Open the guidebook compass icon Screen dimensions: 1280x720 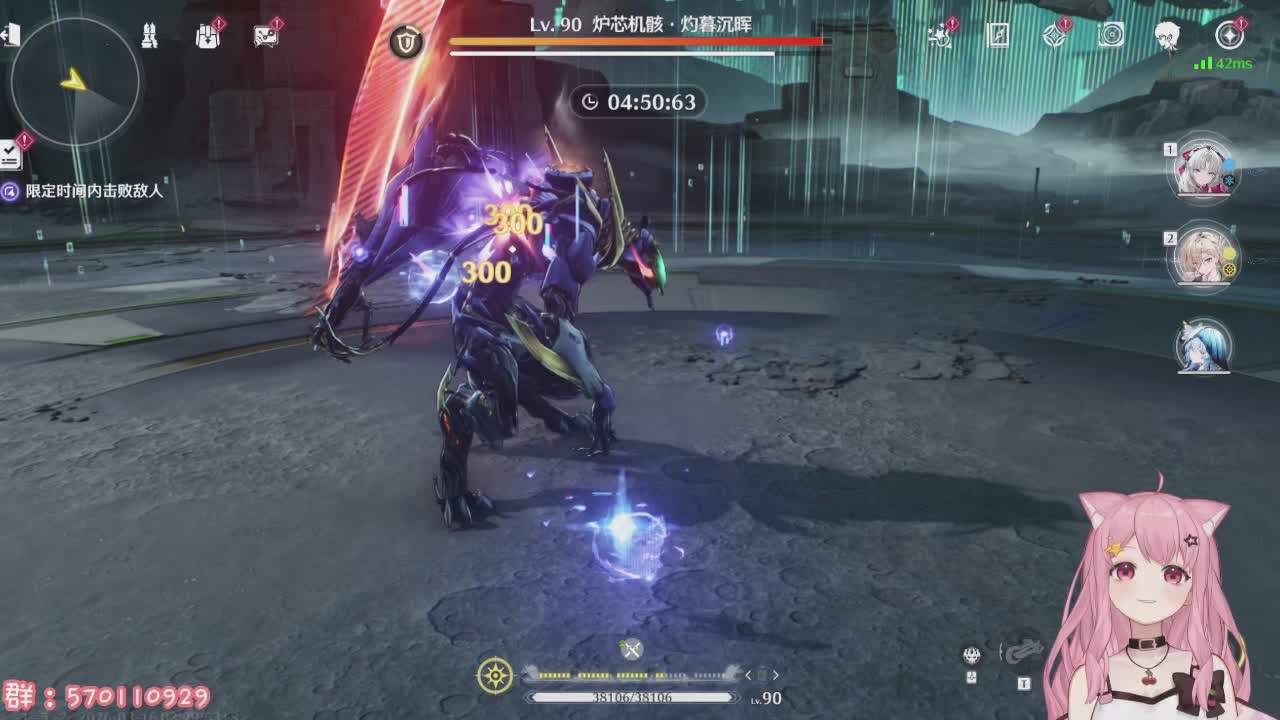coord(997,36)
